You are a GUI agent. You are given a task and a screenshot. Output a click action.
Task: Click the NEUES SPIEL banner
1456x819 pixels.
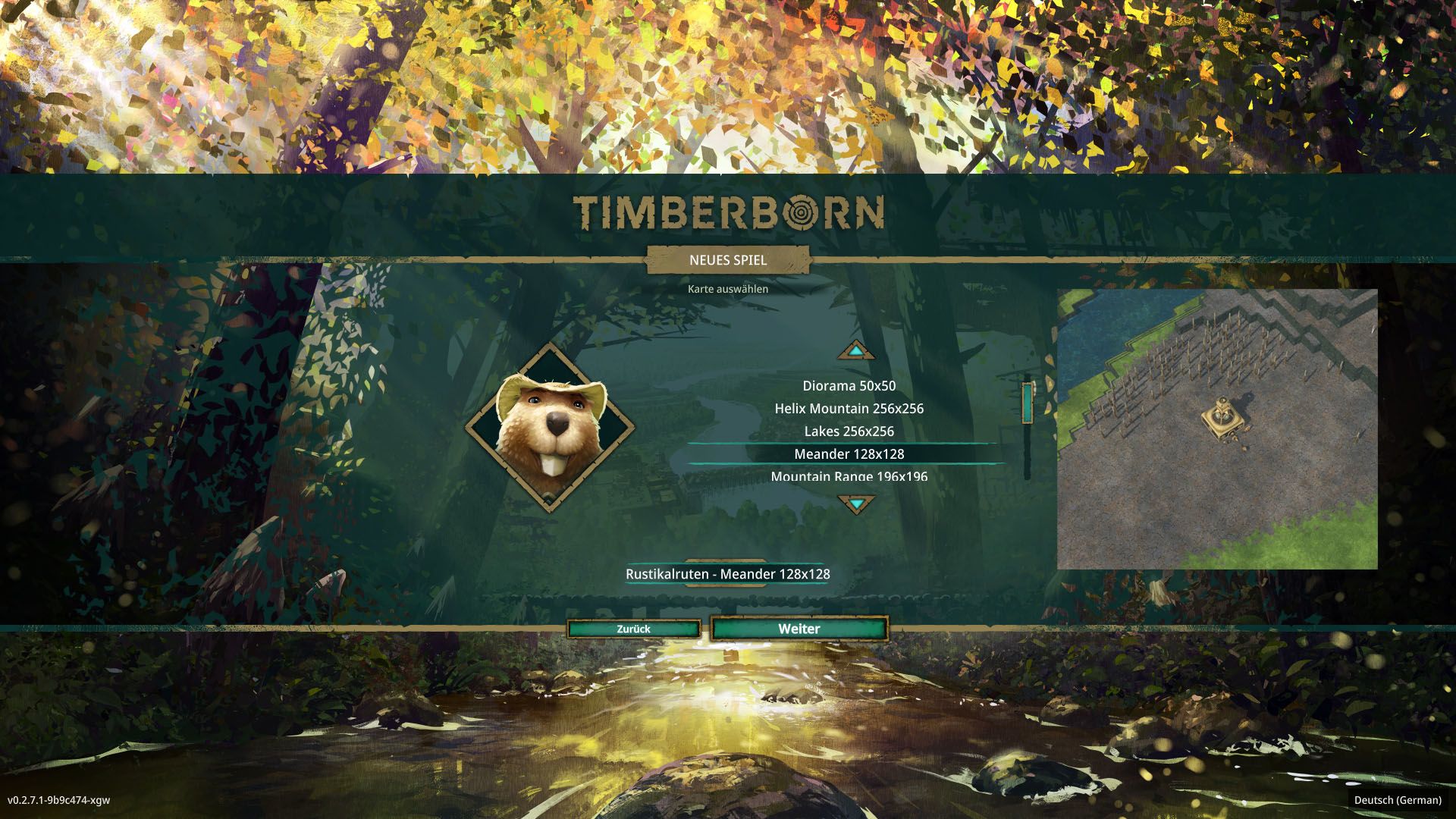click(x=727, y=262)
